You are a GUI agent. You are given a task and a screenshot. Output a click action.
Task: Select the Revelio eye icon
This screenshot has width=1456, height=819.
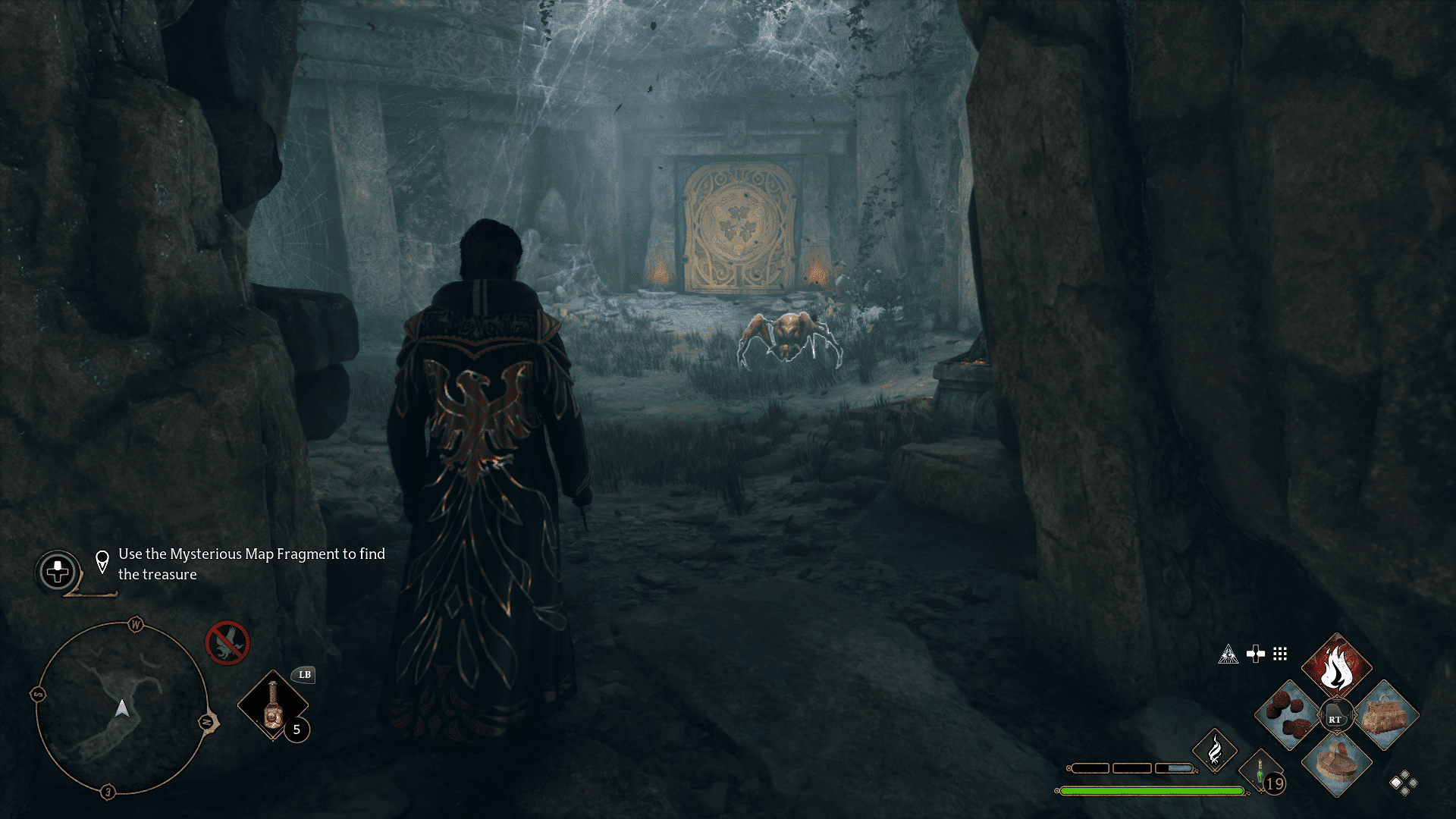pyautogui.click(x=1228, y=654)
